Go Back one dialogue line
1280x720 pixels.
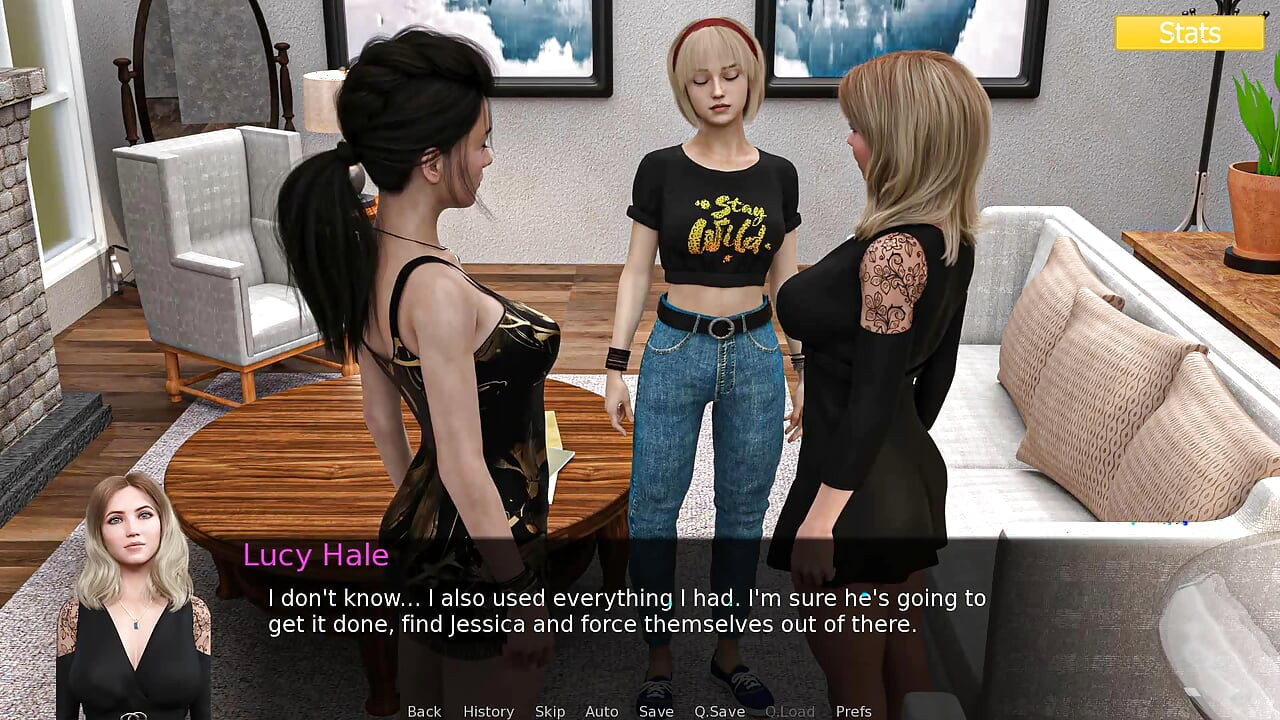(x=424, y=711)
